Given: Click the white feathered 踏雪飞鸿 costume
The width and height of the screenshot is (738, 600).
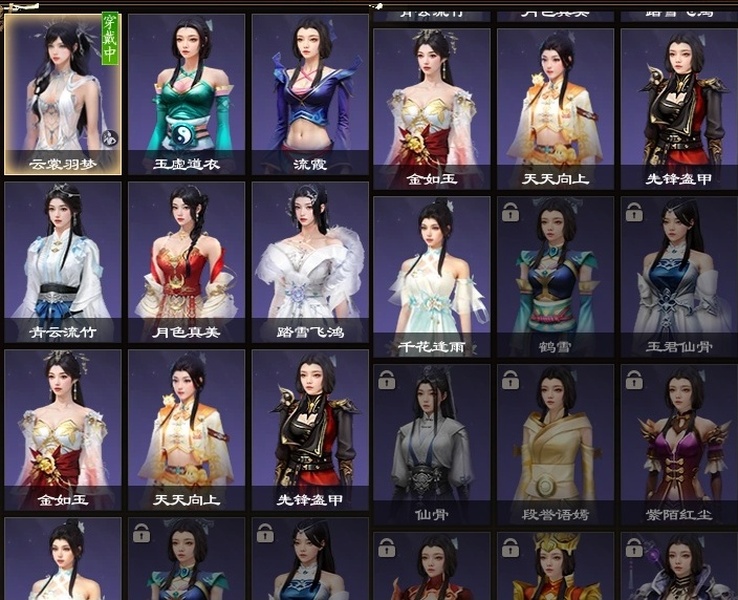Looking at the screenshot, I should coord(310,260).
